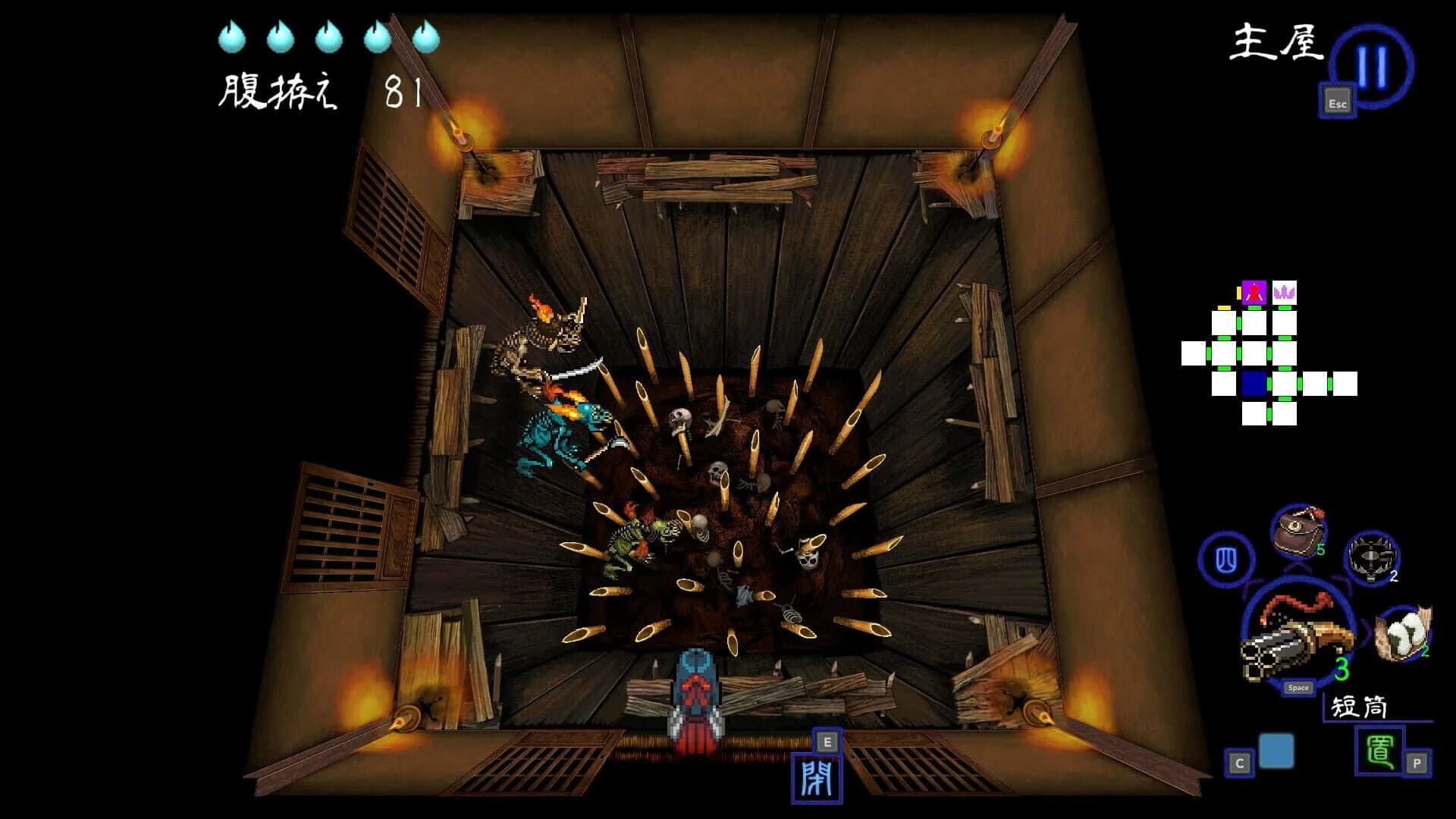1456x819 pixels.
Task: Click the P key hint icon
Action: pos(1416,763)
